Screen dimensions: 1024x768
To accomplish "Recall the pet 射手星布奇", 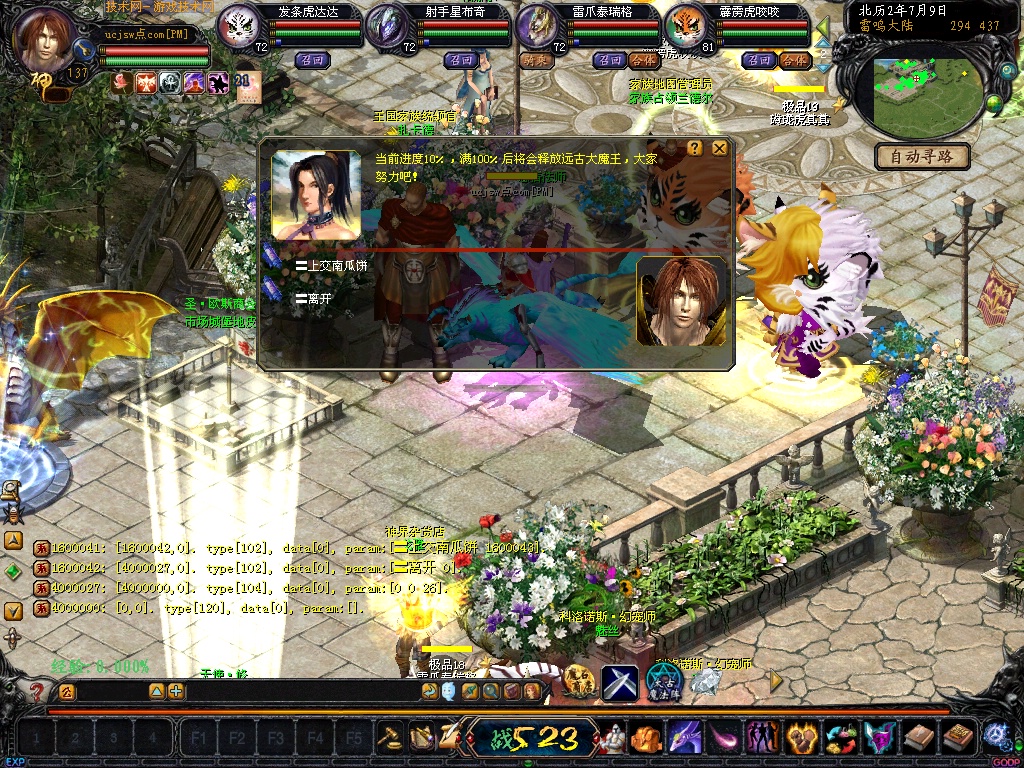I will [461, 60].
